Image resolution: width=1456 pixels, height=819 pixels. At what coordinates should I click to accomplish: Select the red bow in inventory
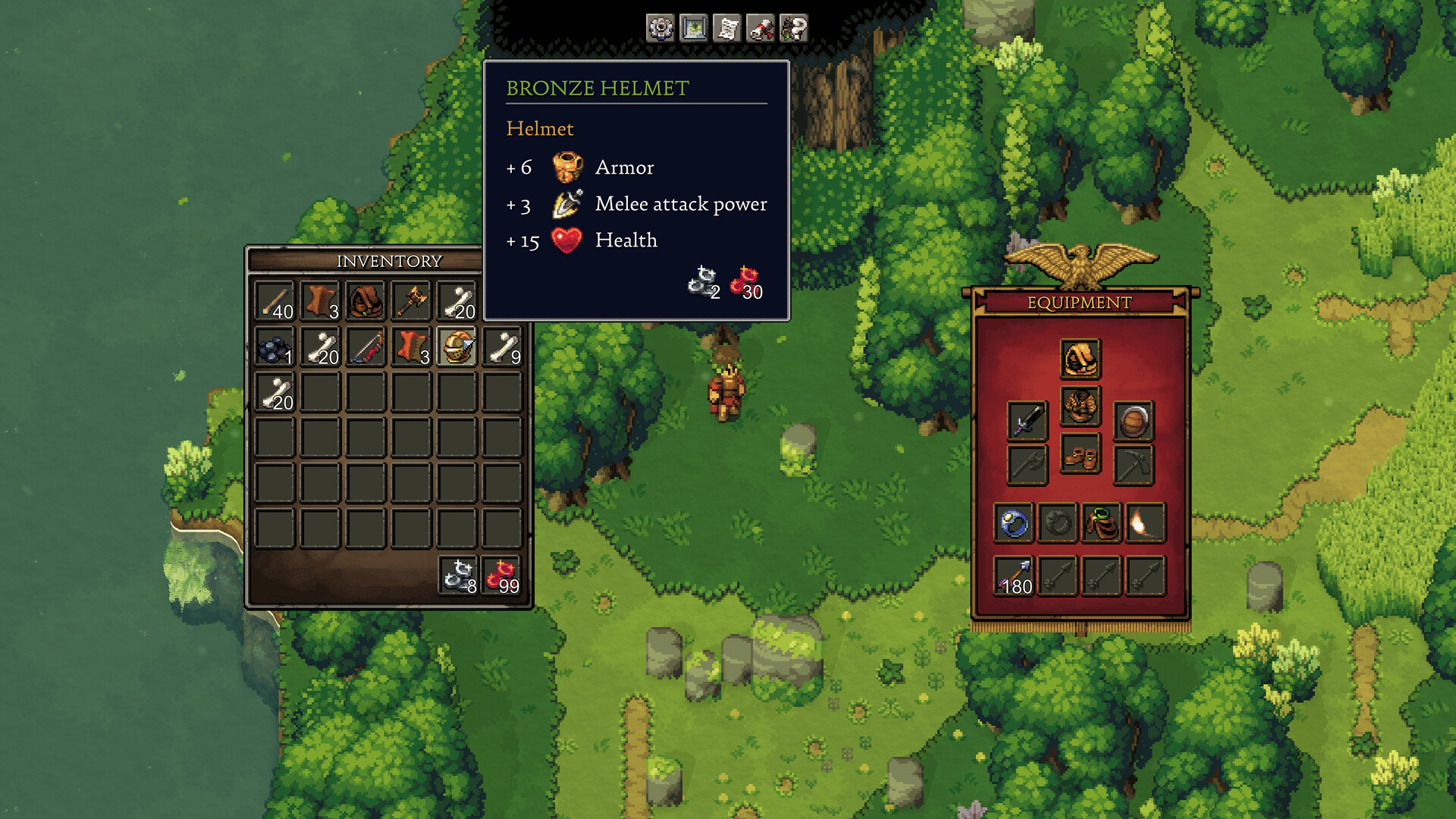click(366, 347)
